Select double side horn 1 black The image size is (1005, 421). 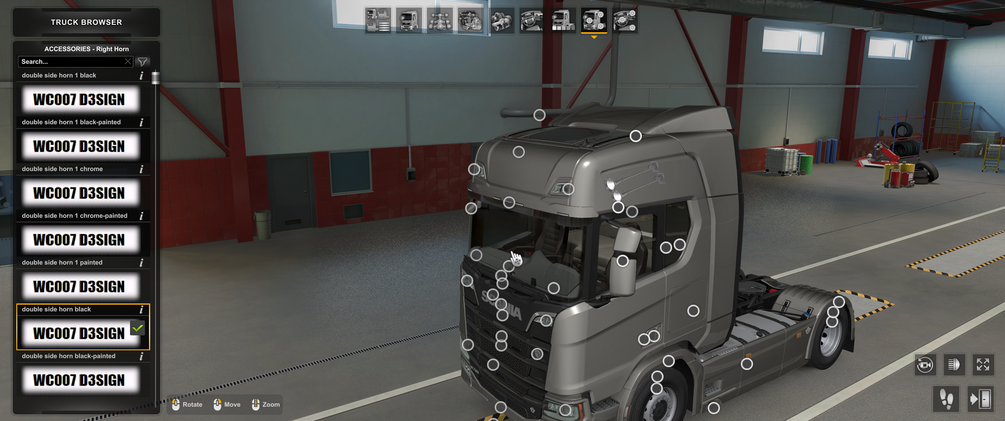(79, 100)
